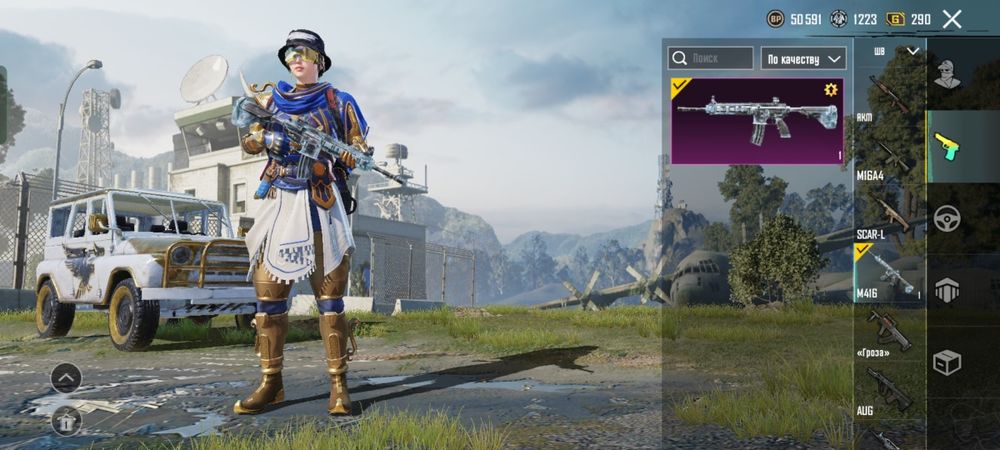The width and height of the screenshot is (1000, 450).
Task: Switch to the steering wheel vehicles tab
Action: [947, 218]
